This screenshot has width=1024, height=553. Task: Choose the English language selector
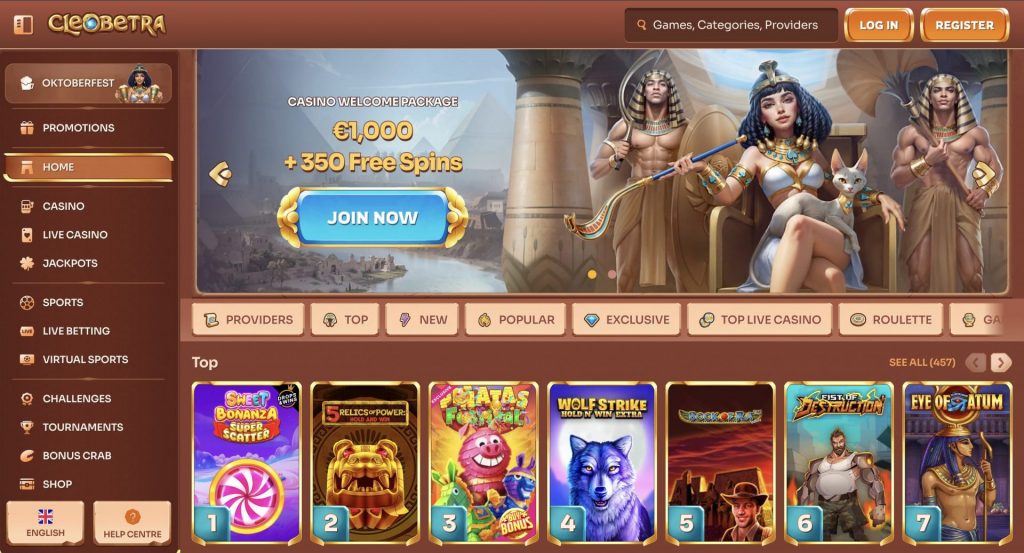[x=45, y=523]
